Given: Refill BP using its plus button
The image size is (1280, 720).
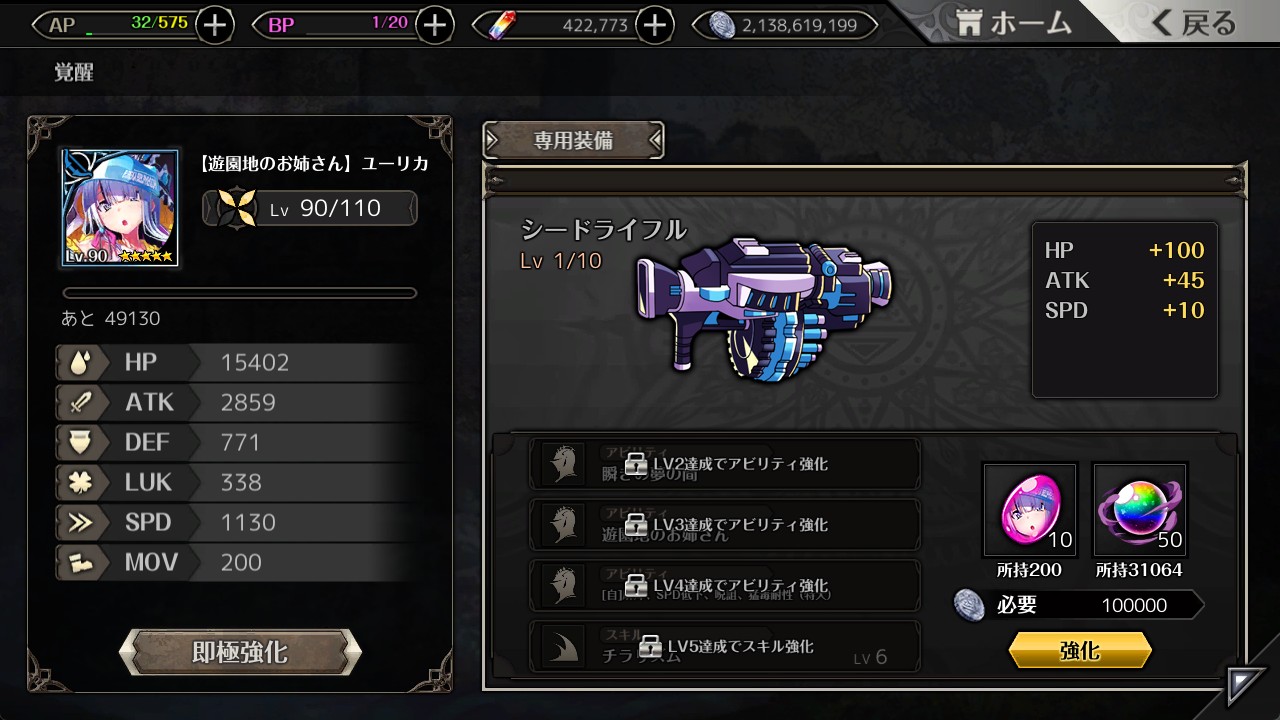Looking at the screenshot, I should [434, 25].
